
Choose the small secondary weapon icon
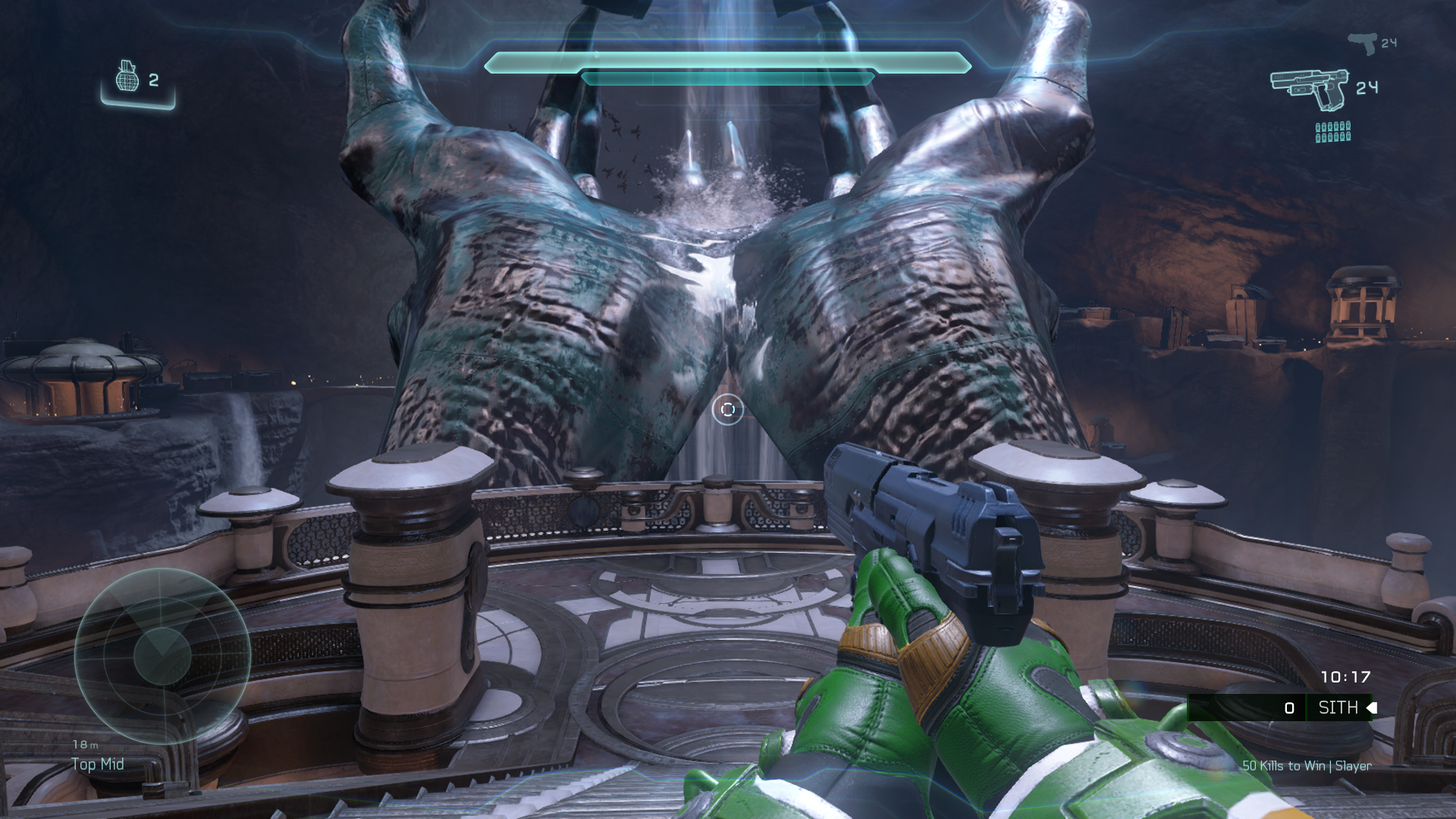tap(1363, 43)
